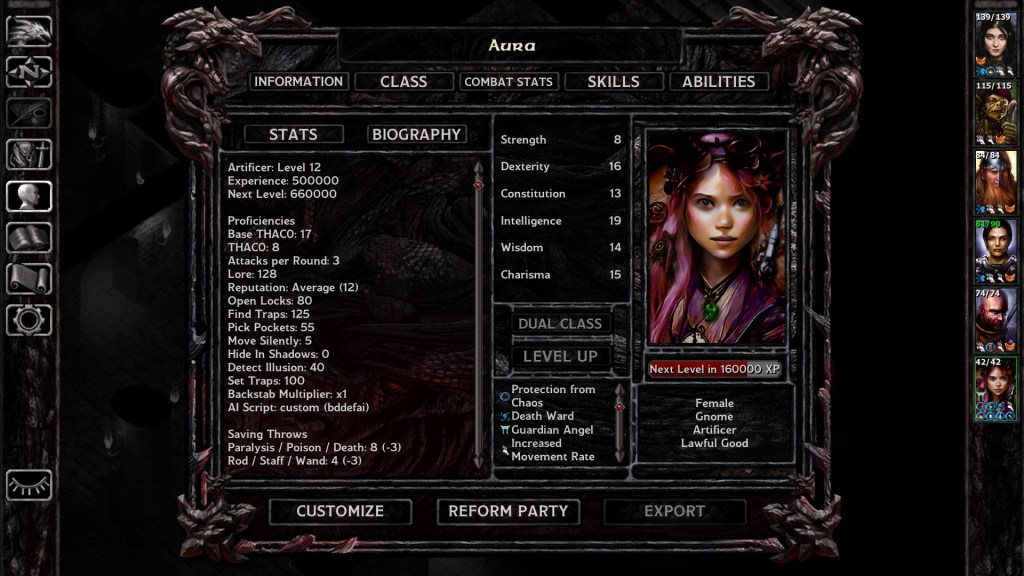Toggle the closed-eye hide interface icon
Image resolution: width=1024 pixels, height=576 pixels.
click(x=29, y=485)
